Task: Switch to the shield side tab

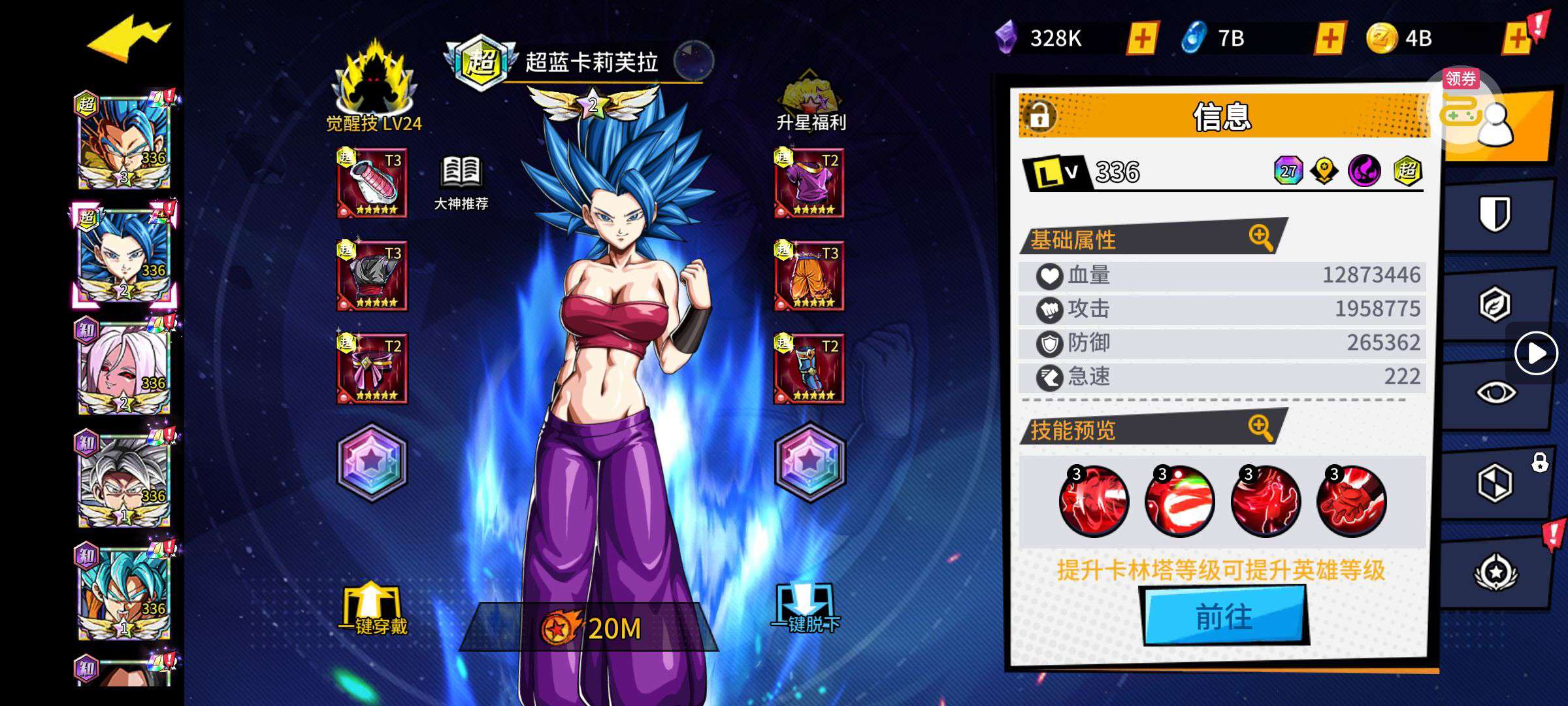Action: point(1494,214)
